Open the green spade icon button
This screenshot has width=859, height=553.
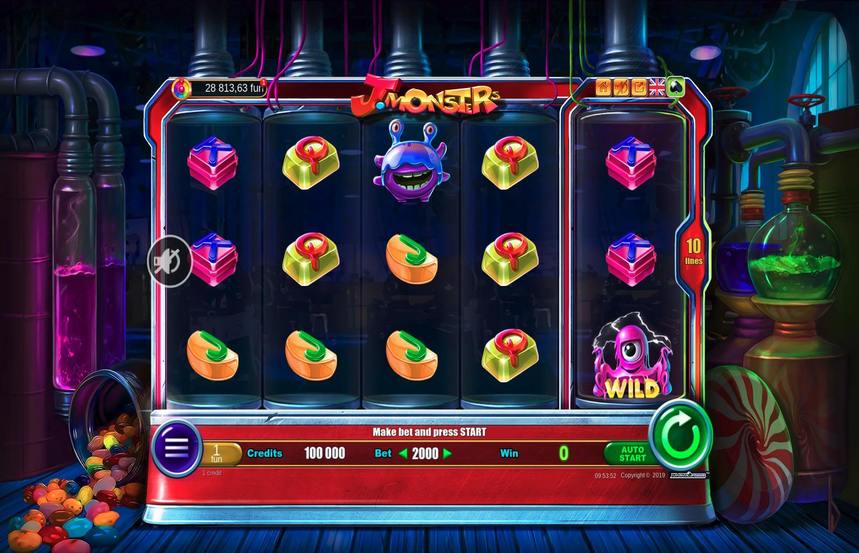[675, 87]
